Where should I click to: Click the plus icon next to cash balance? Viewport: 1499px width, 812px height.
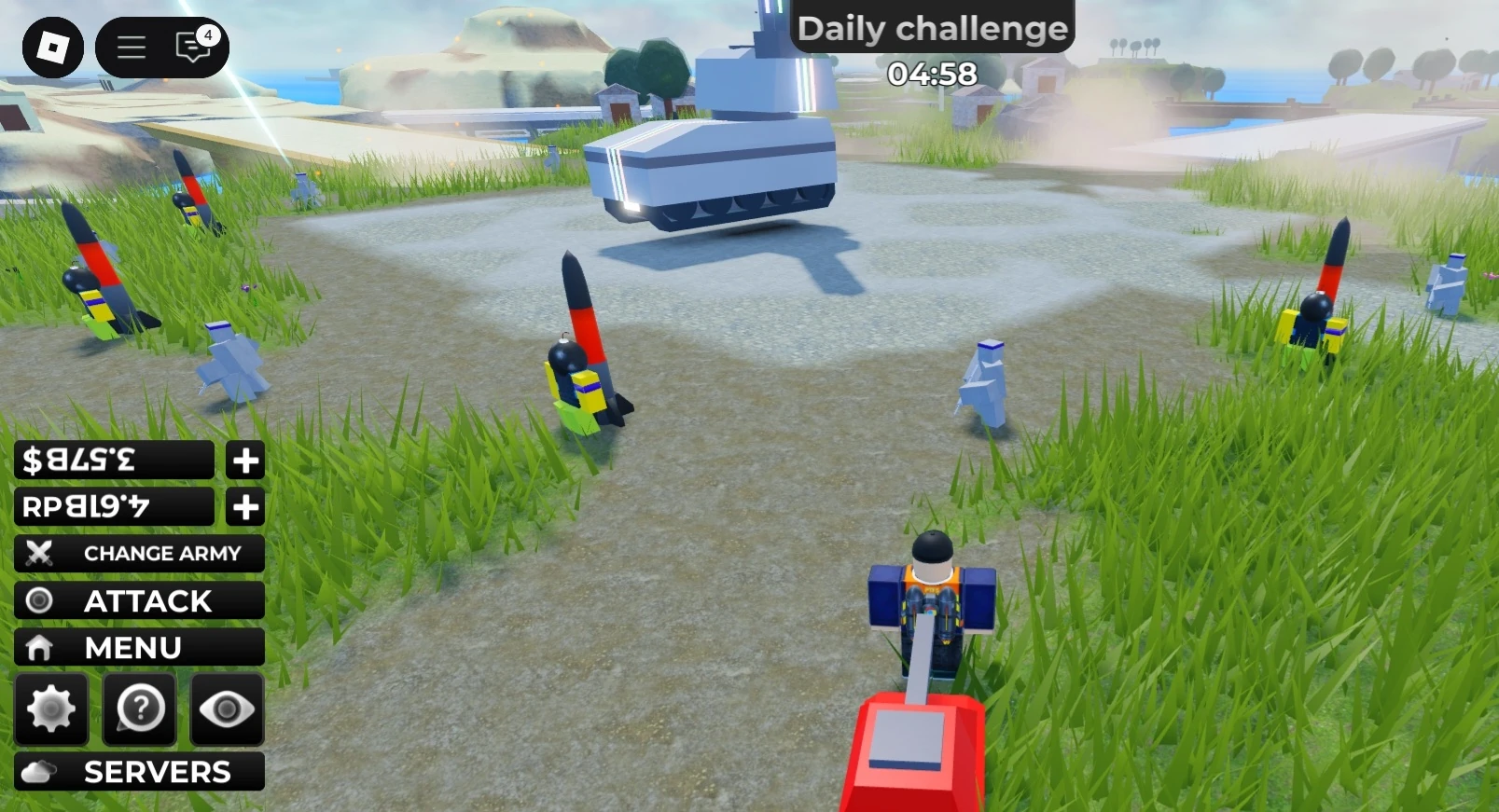(x=244, y=460)
